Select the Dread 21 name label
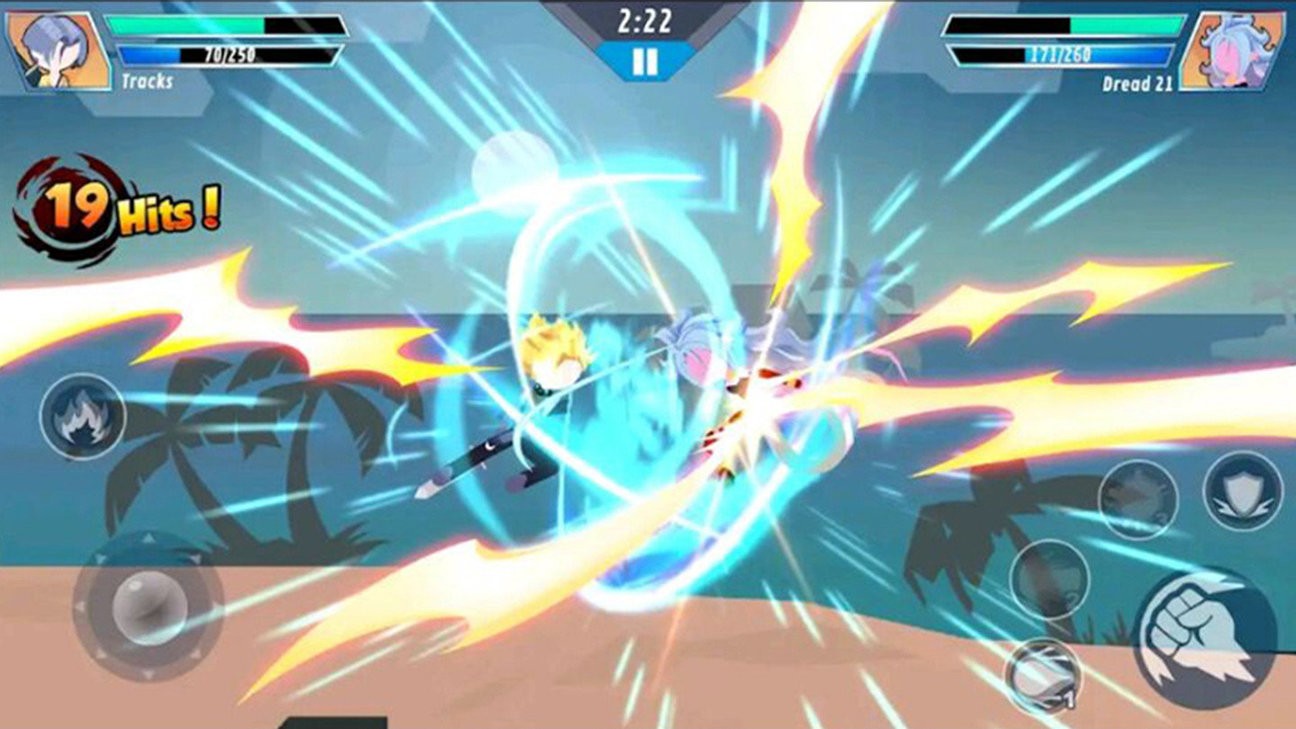The height and width of the screenshot is (729, 1296). tap(1140, 84)
